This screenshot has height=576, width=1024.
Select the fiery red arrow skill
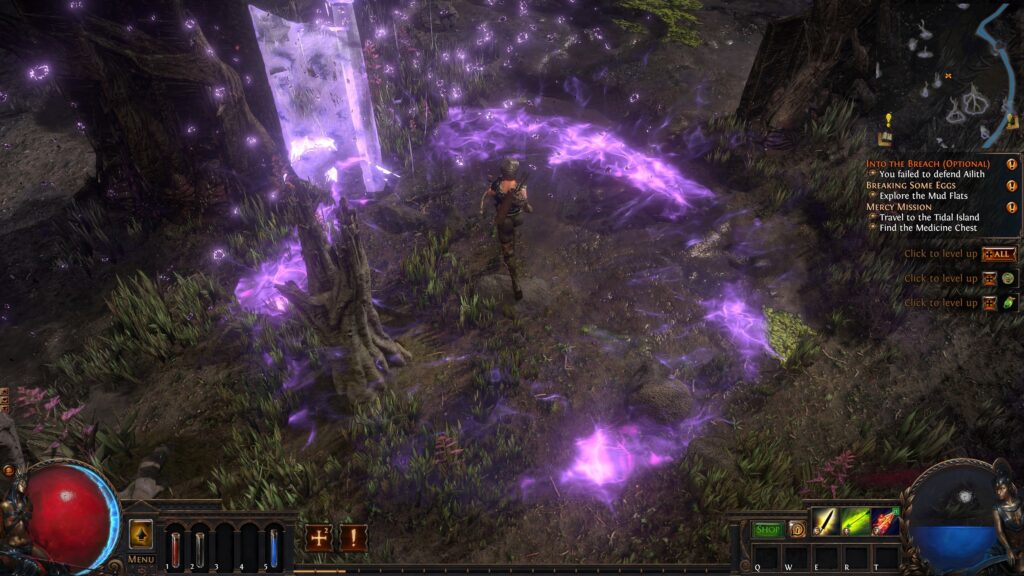885,522
